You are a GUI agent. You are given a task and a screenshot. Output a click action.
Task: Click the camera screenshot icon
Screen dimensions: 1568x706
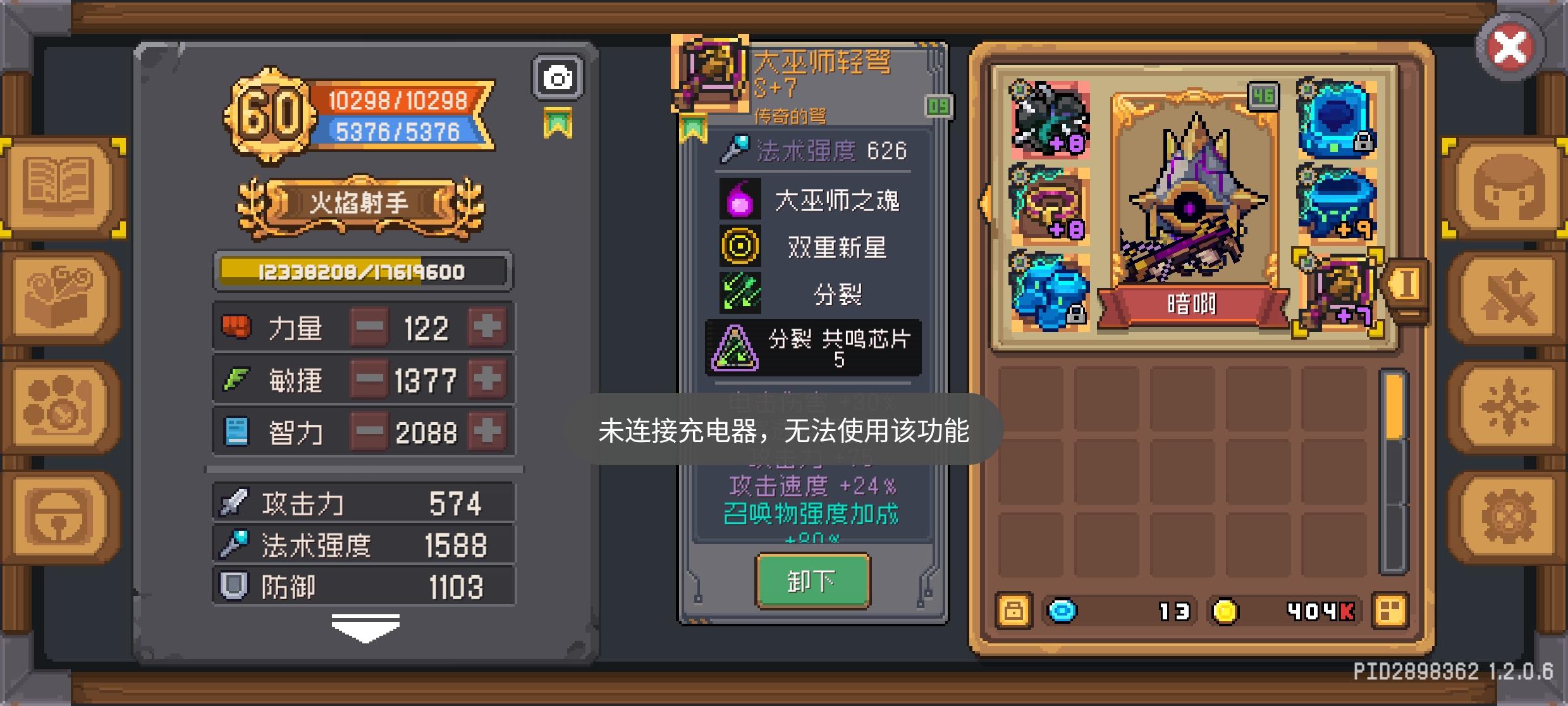coord(558,78)
